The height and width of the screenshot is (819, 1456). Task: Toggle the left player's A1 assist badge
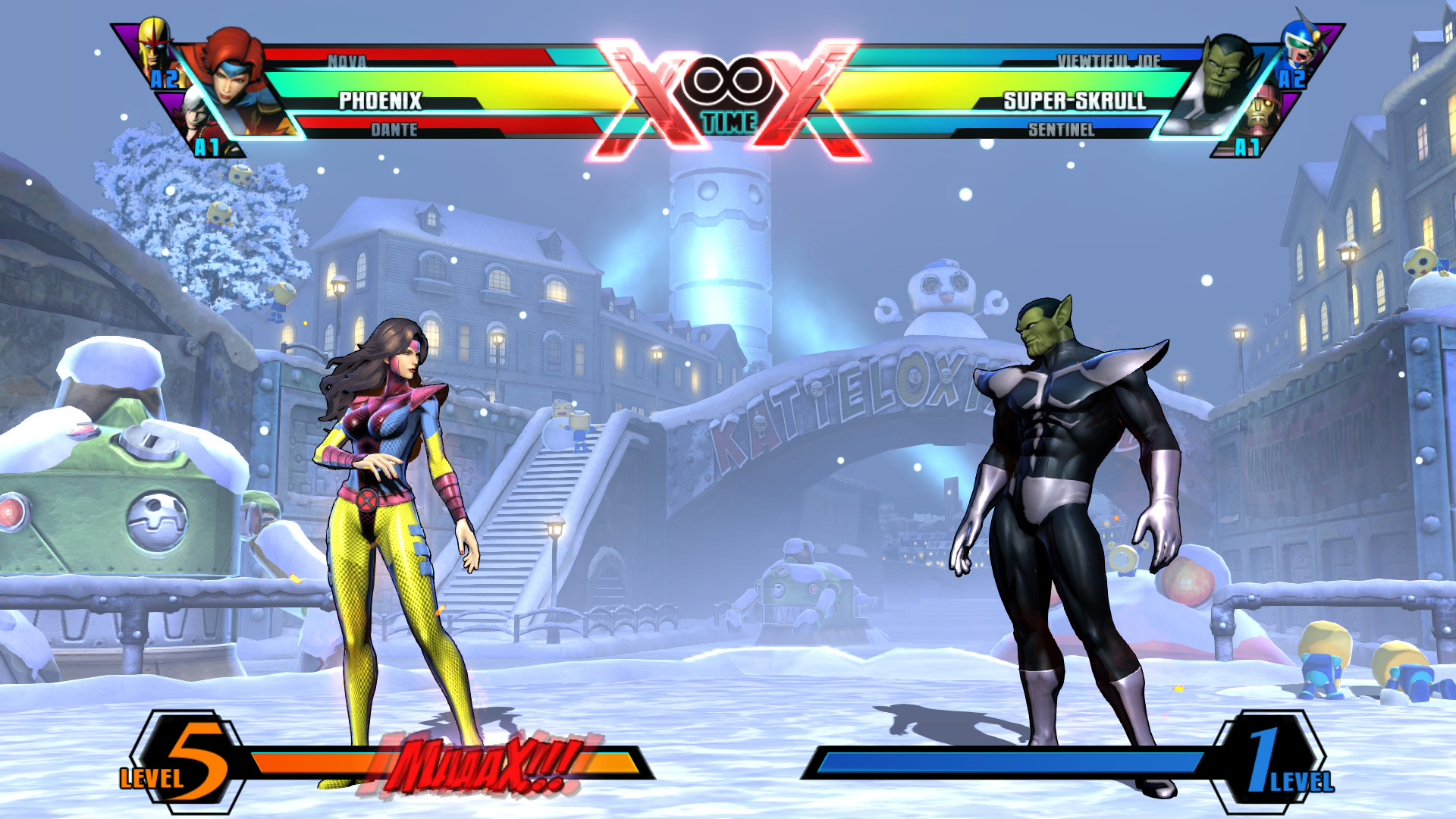coord(206,146)
